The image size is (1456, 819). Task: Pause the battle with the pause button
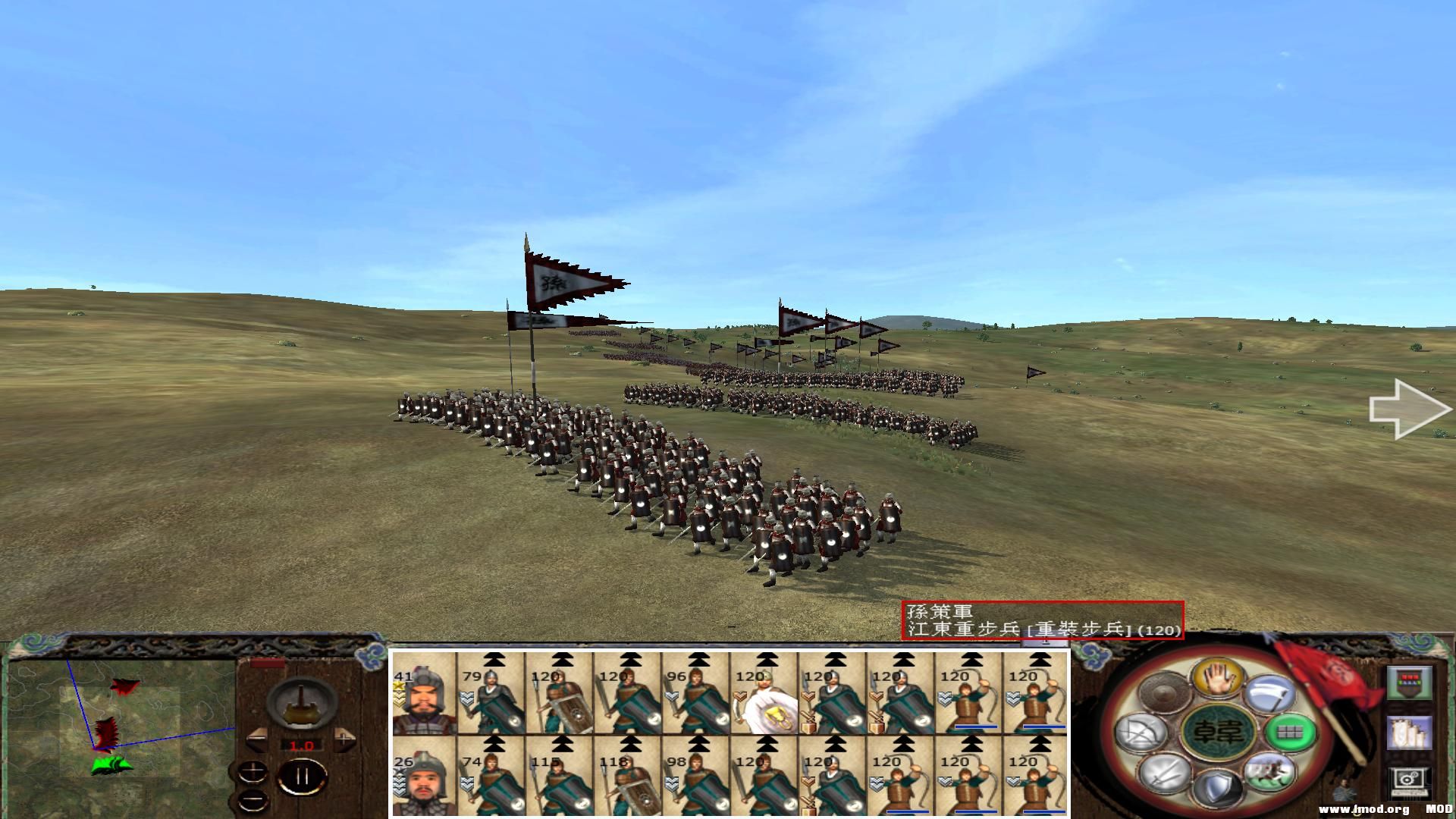pyautogui.click(x=303, y=776)
